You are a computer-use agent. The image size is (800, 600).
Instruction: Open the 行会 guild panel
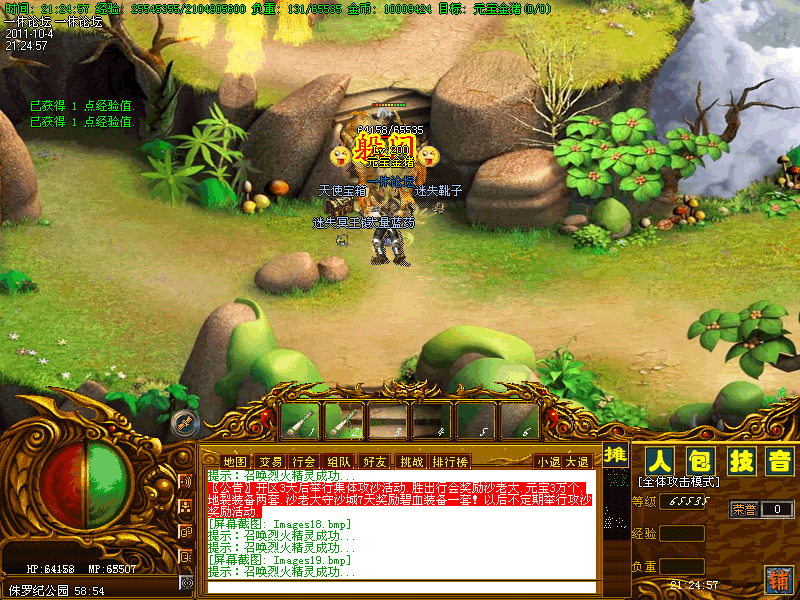[304, 461]
